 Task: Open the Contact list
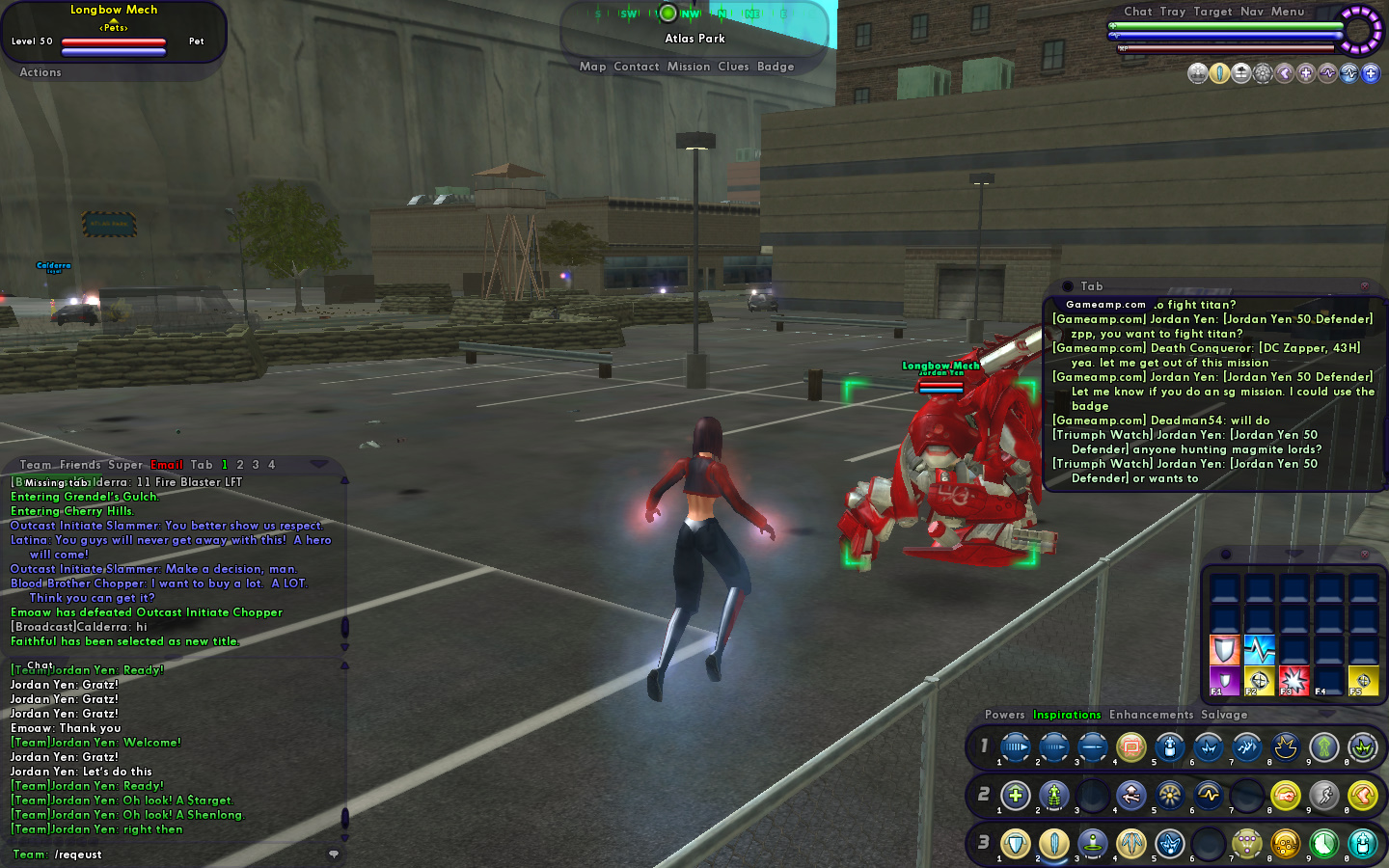(x=637, y=67)
